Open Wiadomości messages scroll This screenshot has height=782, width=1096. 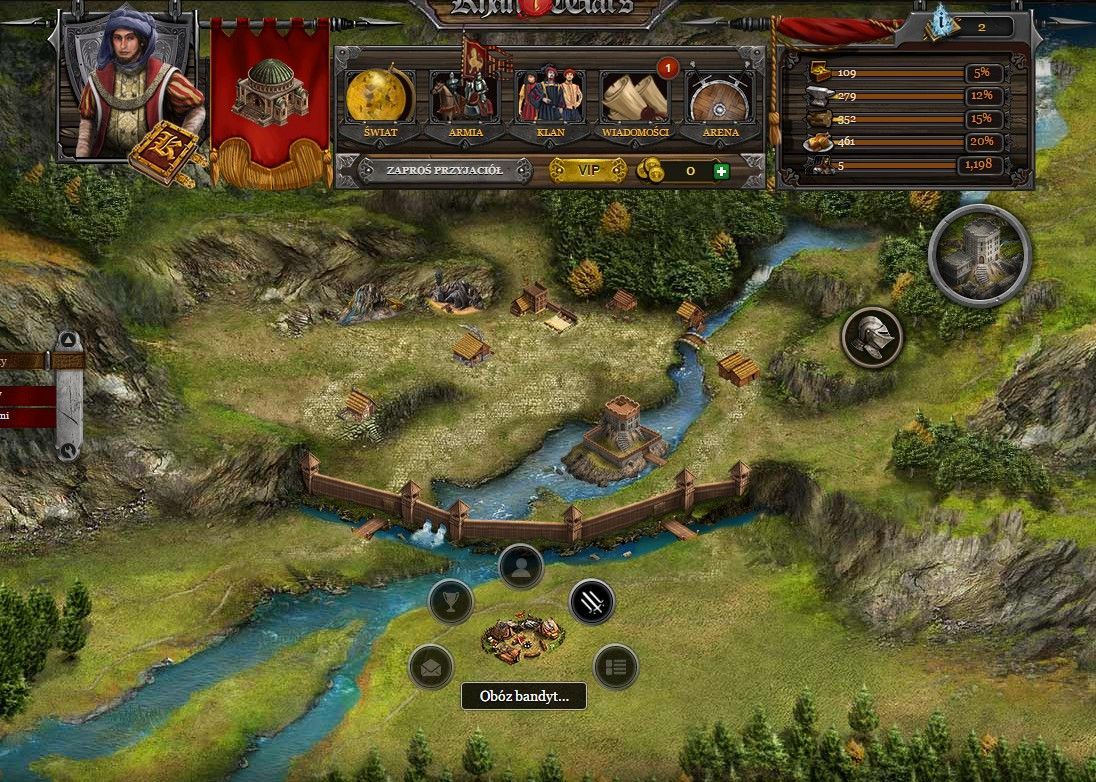[635, 98]
